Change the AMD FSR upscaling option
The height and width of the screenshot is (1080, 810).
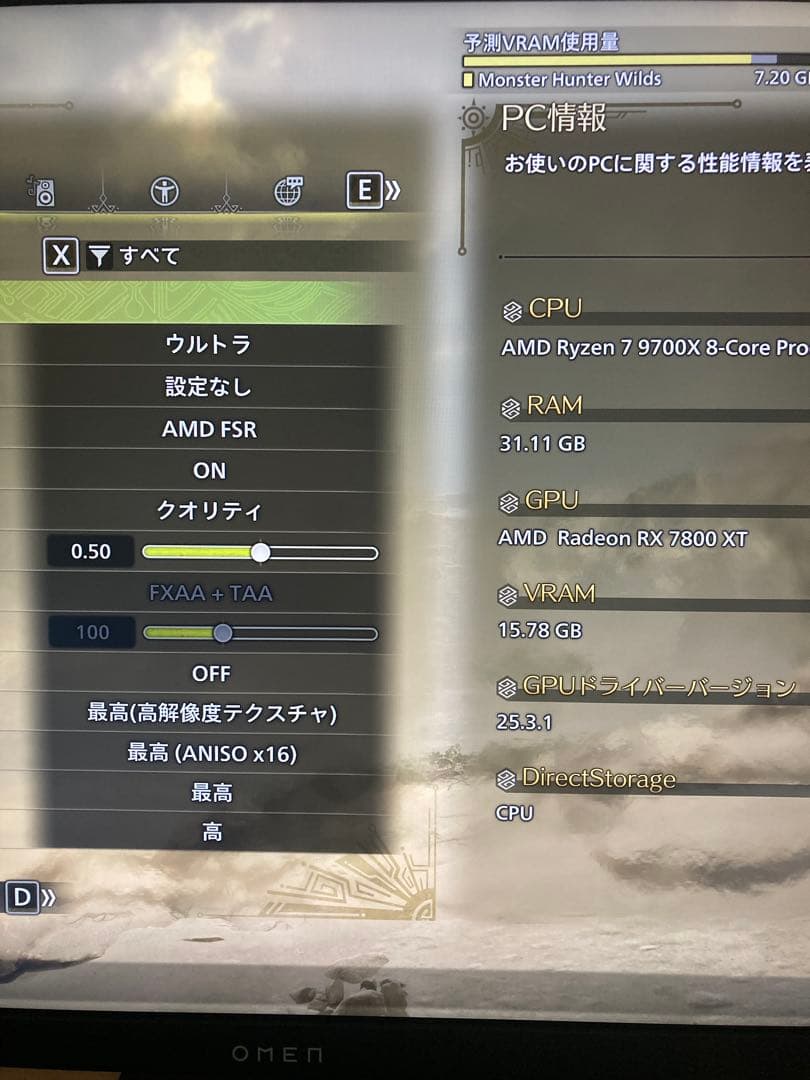tap(209, 430)
